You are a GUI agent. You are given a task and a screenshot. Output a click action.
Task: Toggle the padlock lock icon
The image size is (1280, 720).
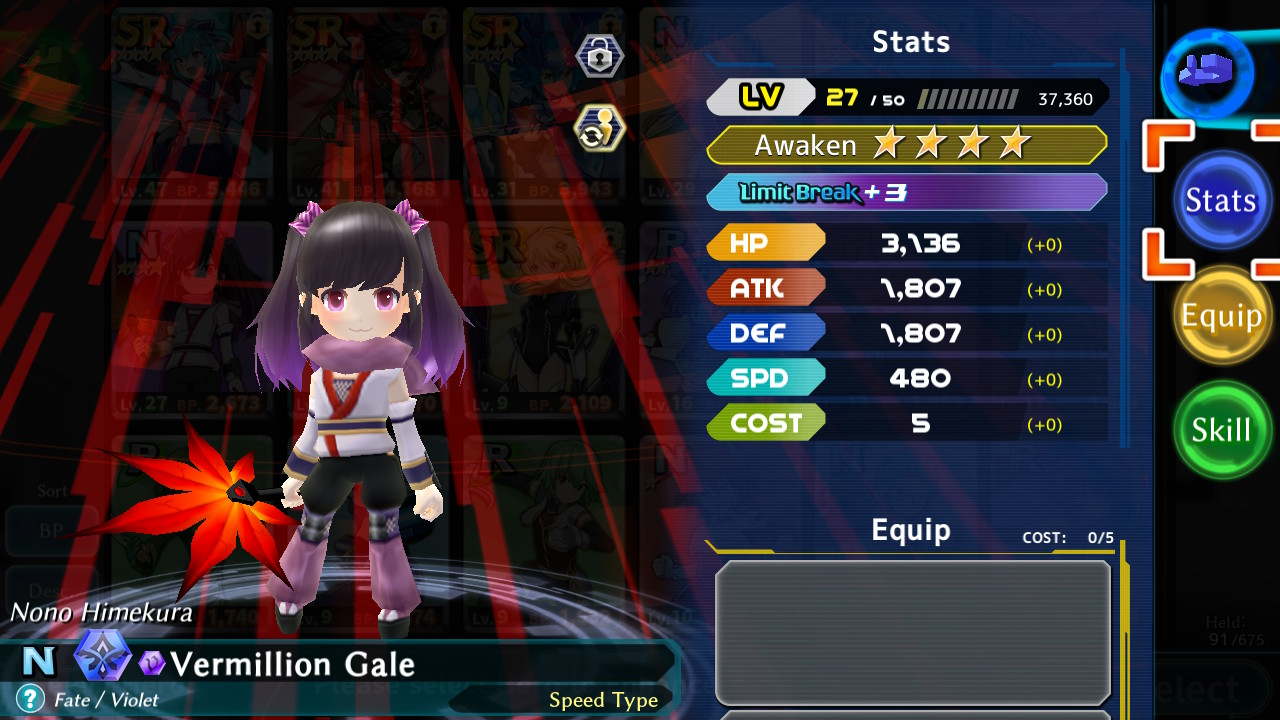point(600,57)
